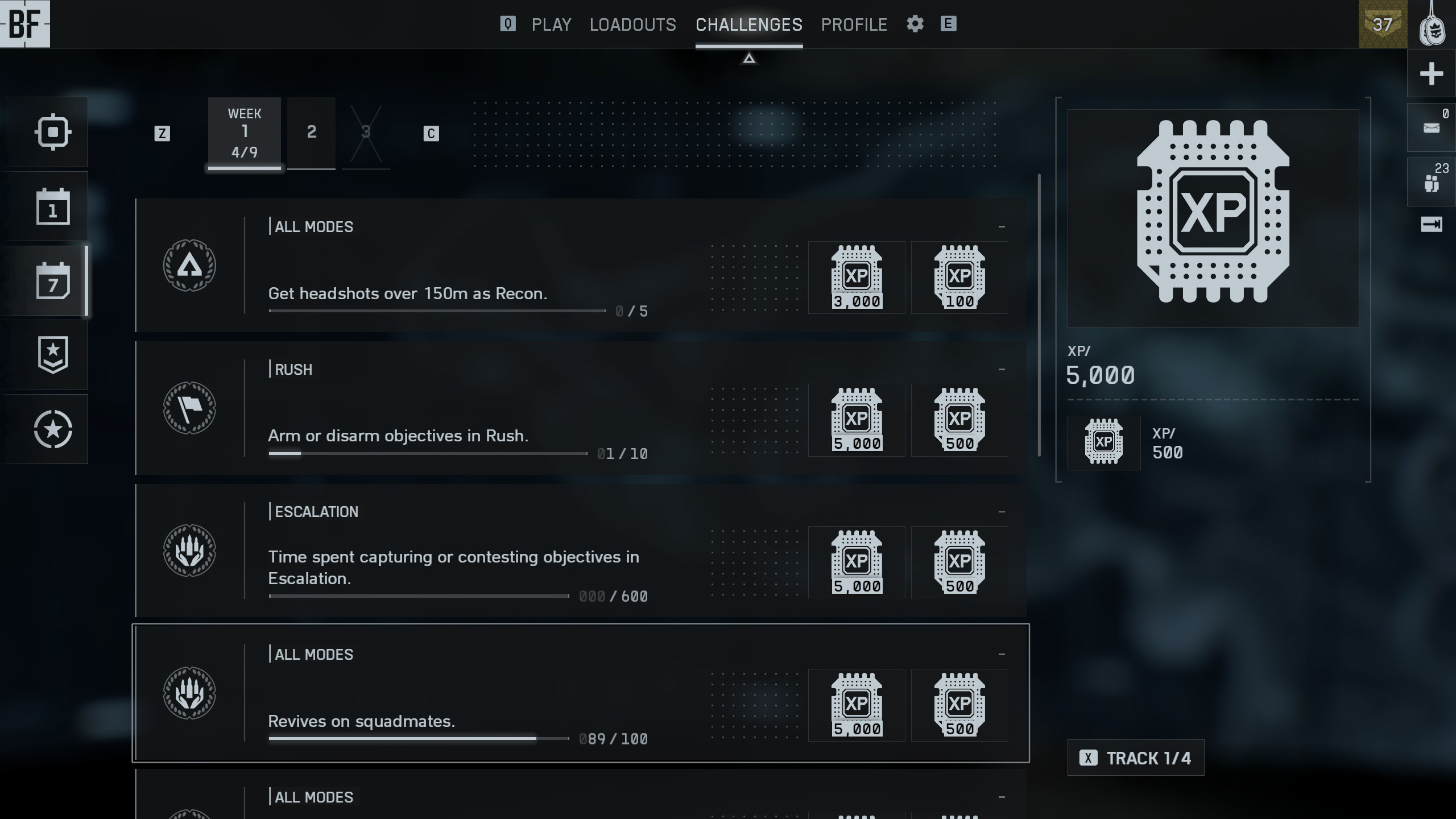Open the Play tab

(551, 24)
